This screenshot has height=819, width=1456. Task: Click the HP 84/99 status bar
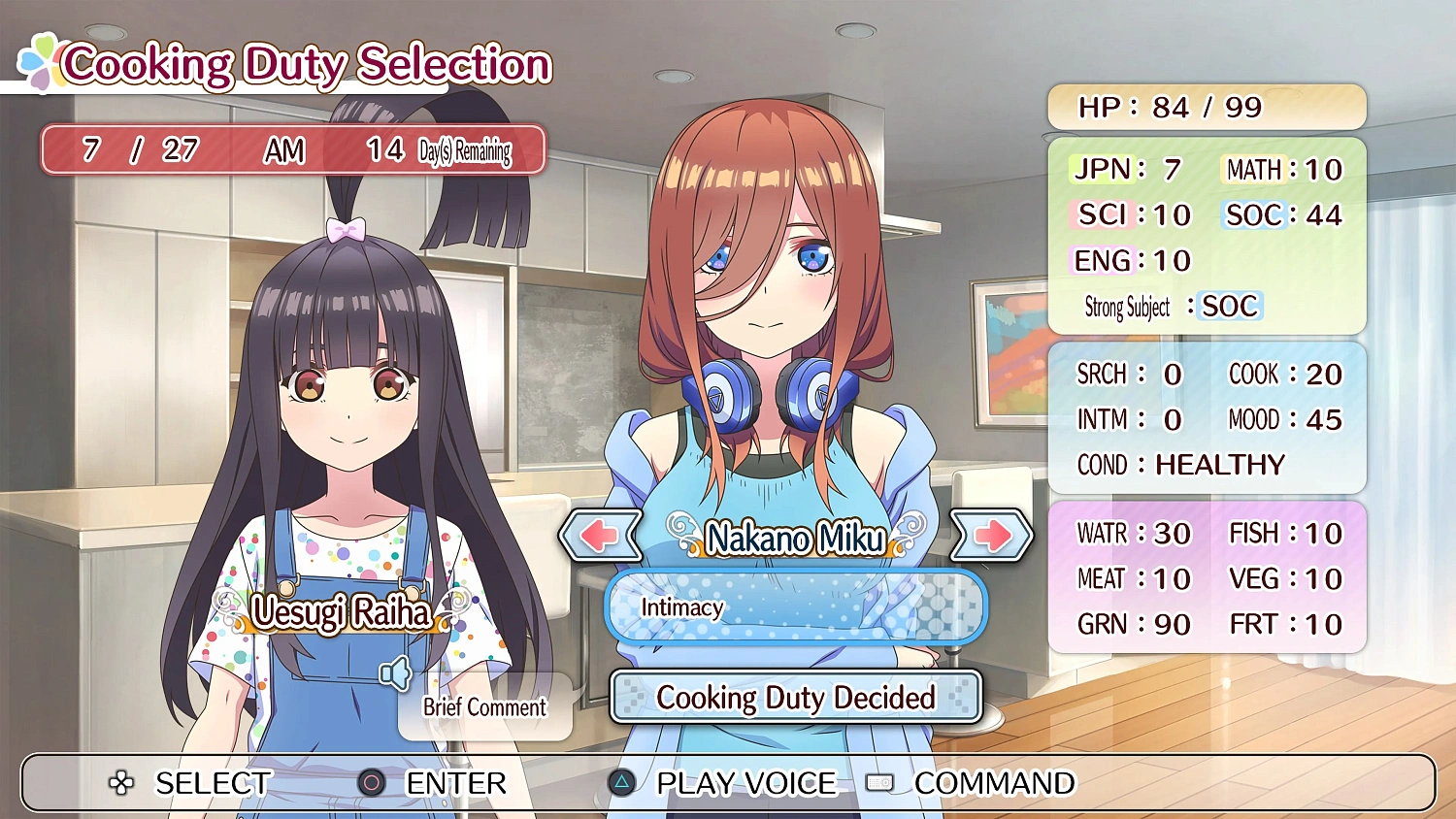1207,107
